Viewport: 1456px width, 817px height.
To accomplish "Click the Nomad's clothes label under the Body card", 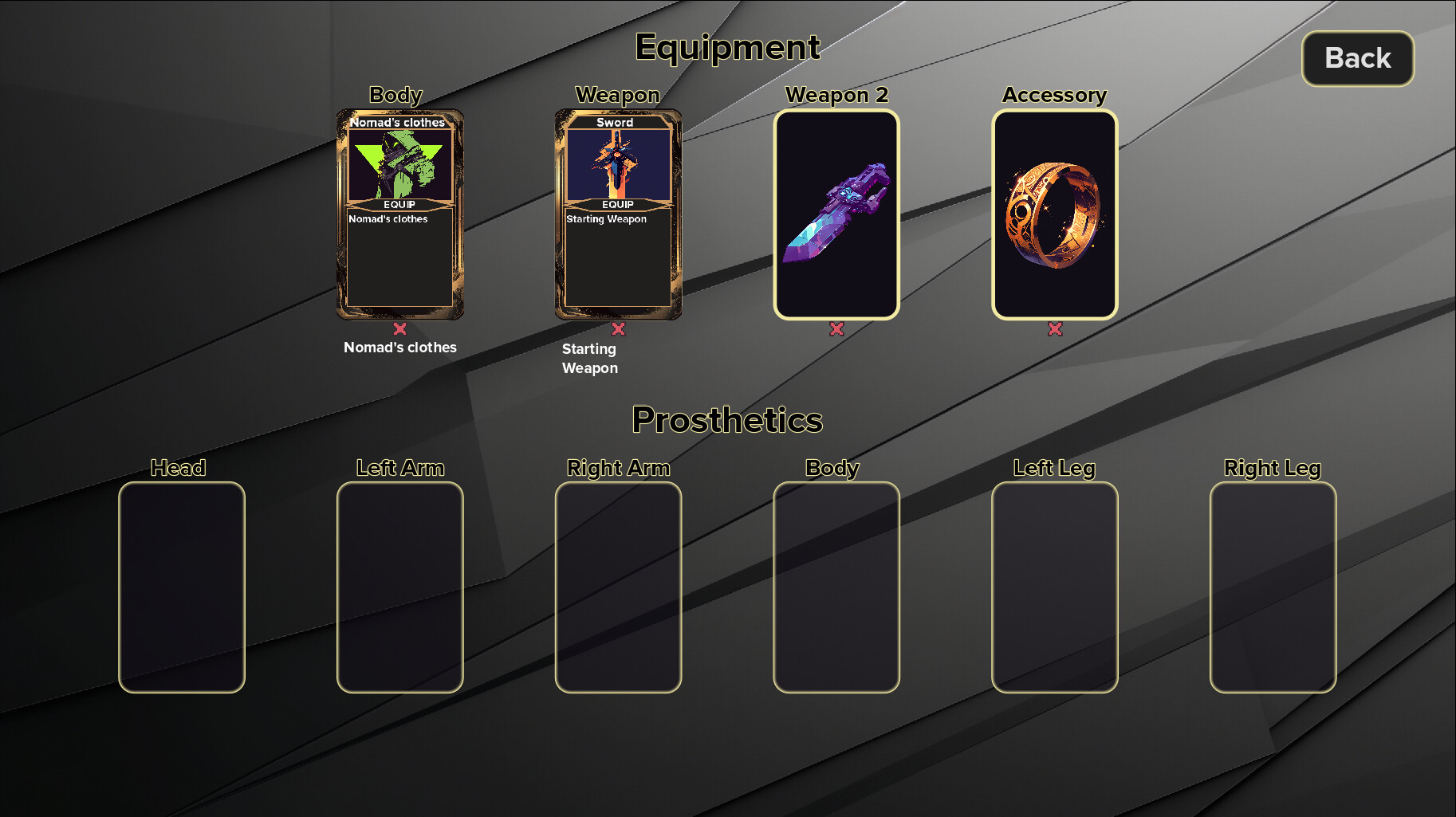I will click(399, 348).
